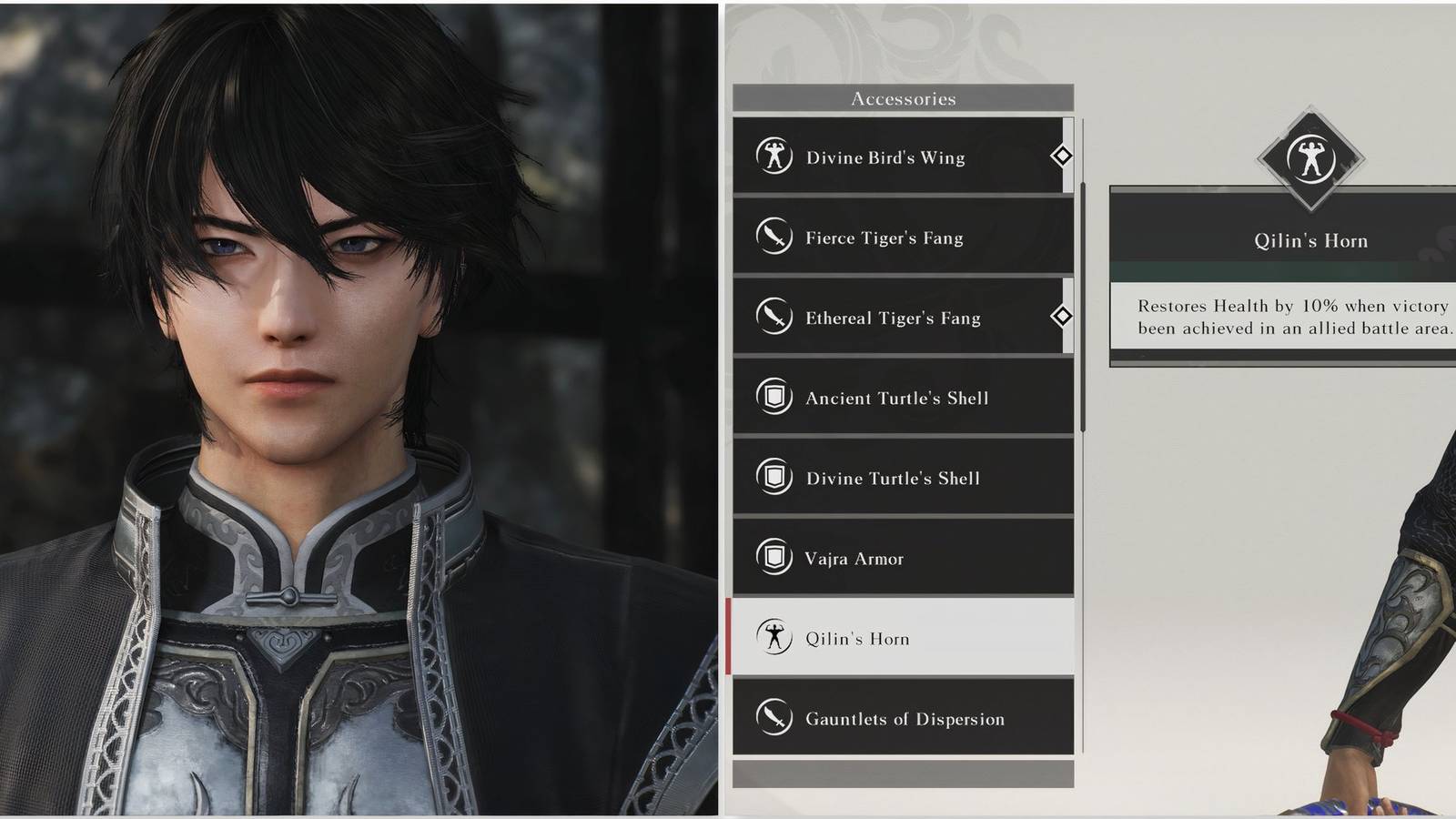Expand the Accessories category list
The image size is (1456, 819).
[908, 98]
